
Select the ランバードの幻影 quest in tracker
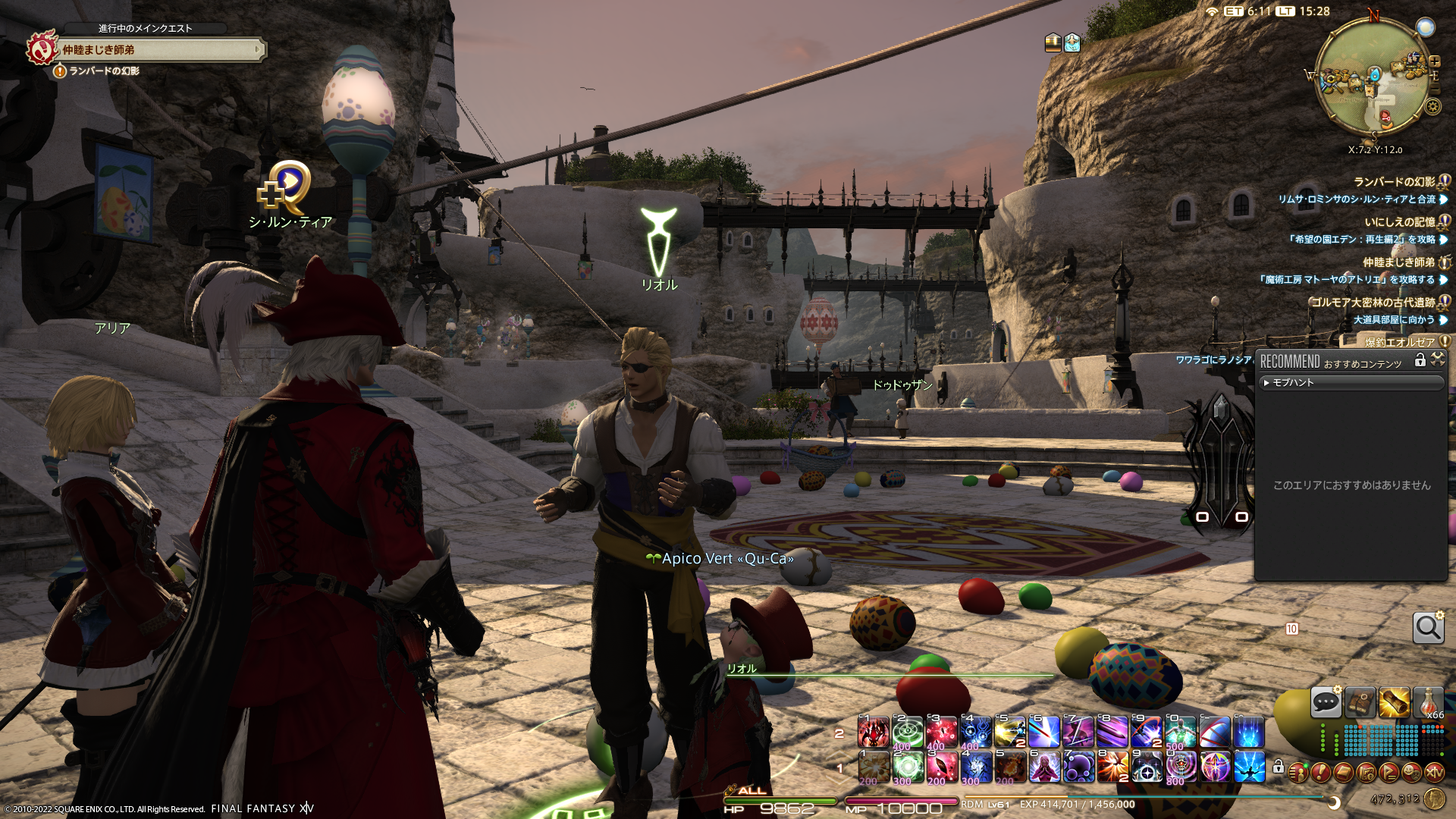(1394, 182)
